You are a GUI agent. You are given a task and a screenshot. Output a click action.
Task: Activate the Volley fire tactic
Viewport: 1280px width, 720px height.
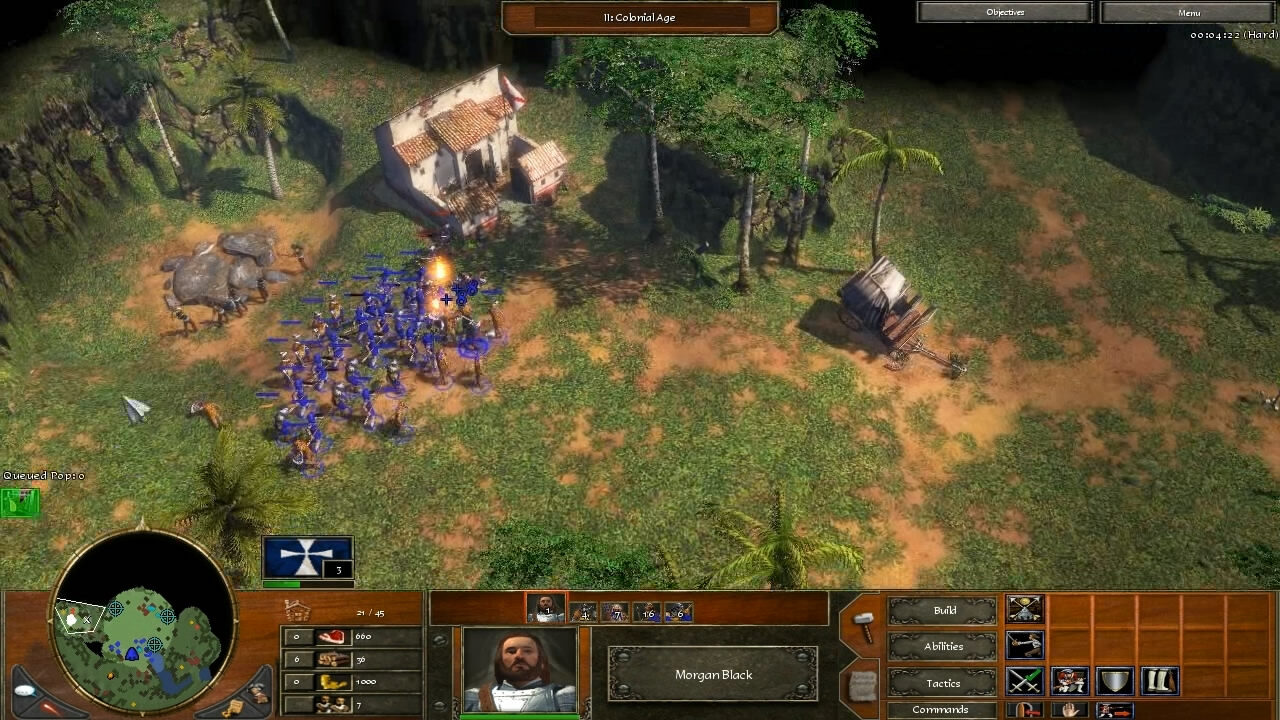pyautogui.click(x=1068, y=681)
